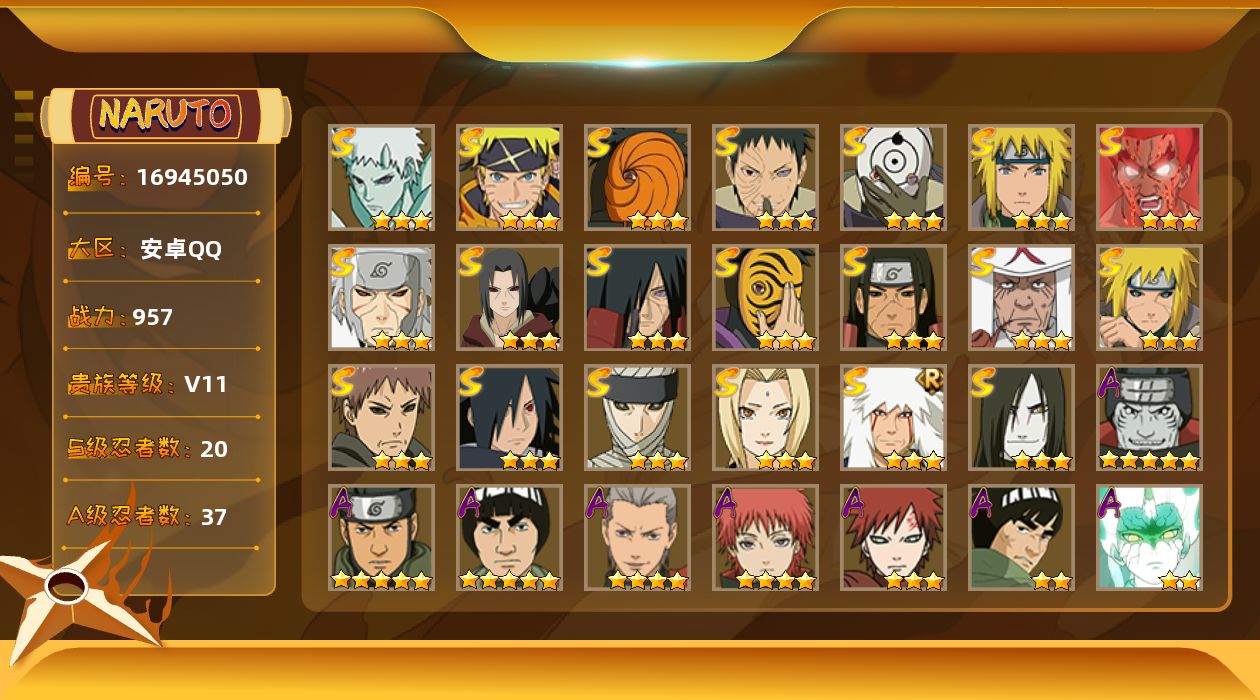The width and height of the screenshot is (1260, 700).
Task: Select the yellow-and-black striped mask Tobi tile
Action: pyautogui.click(x=765, y=297)
